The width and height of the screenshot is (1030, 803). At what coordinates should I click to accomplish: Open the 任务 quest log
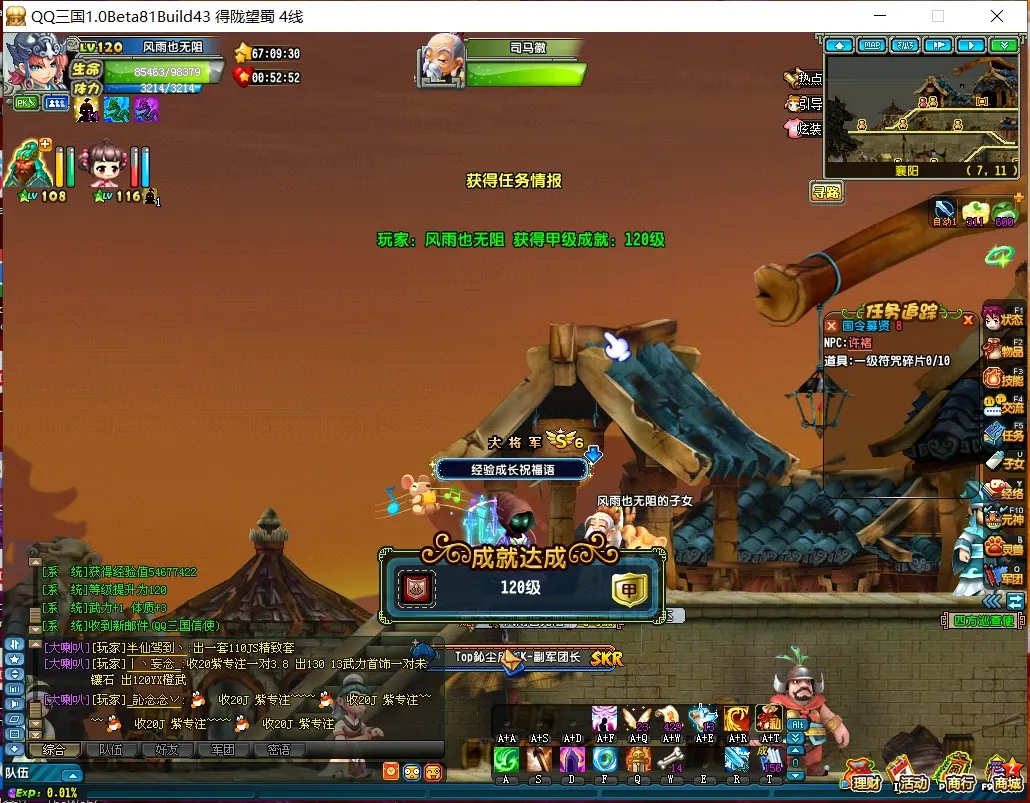pos(1003,433)
